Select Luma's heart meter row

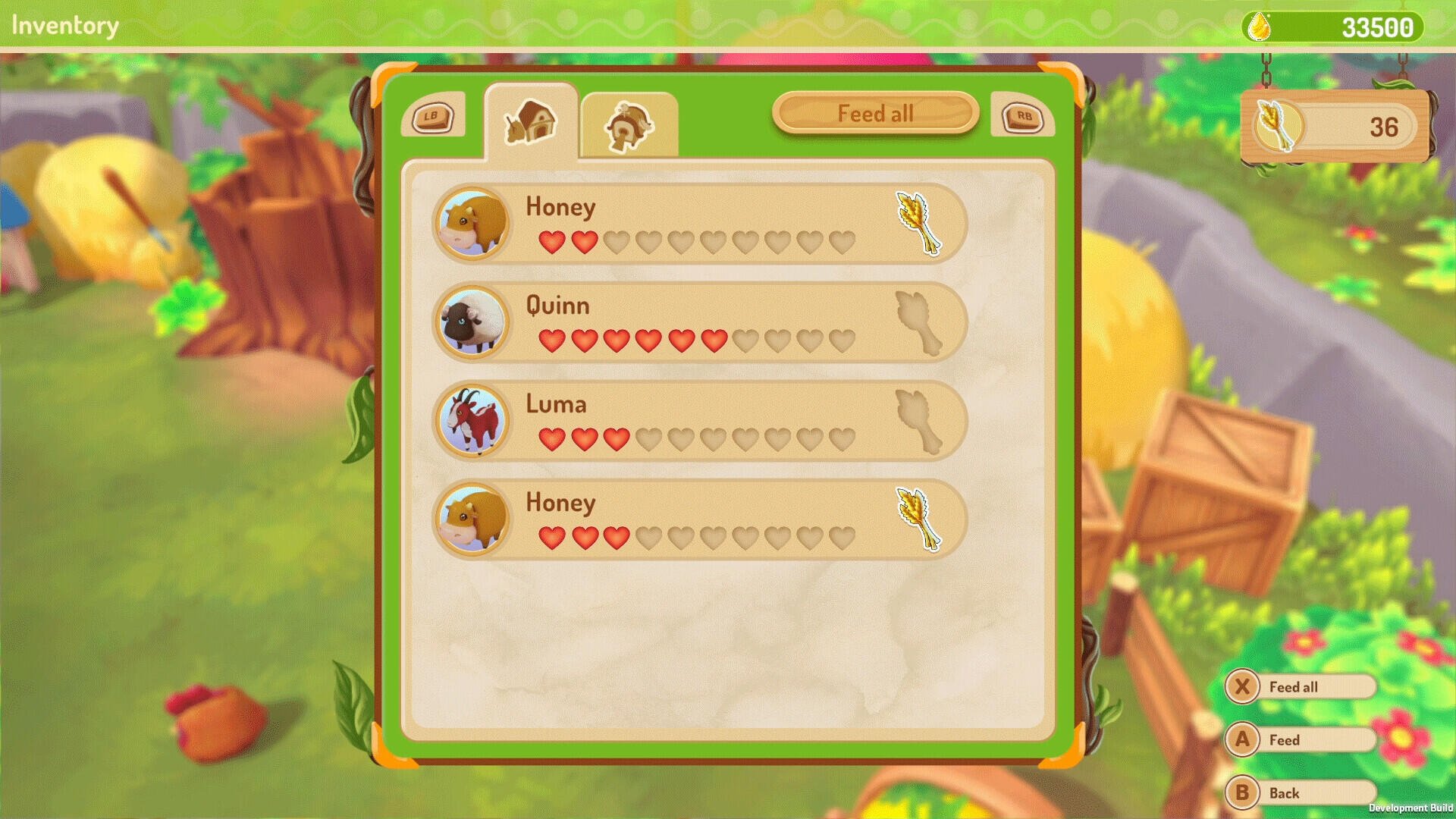[698, 438]
